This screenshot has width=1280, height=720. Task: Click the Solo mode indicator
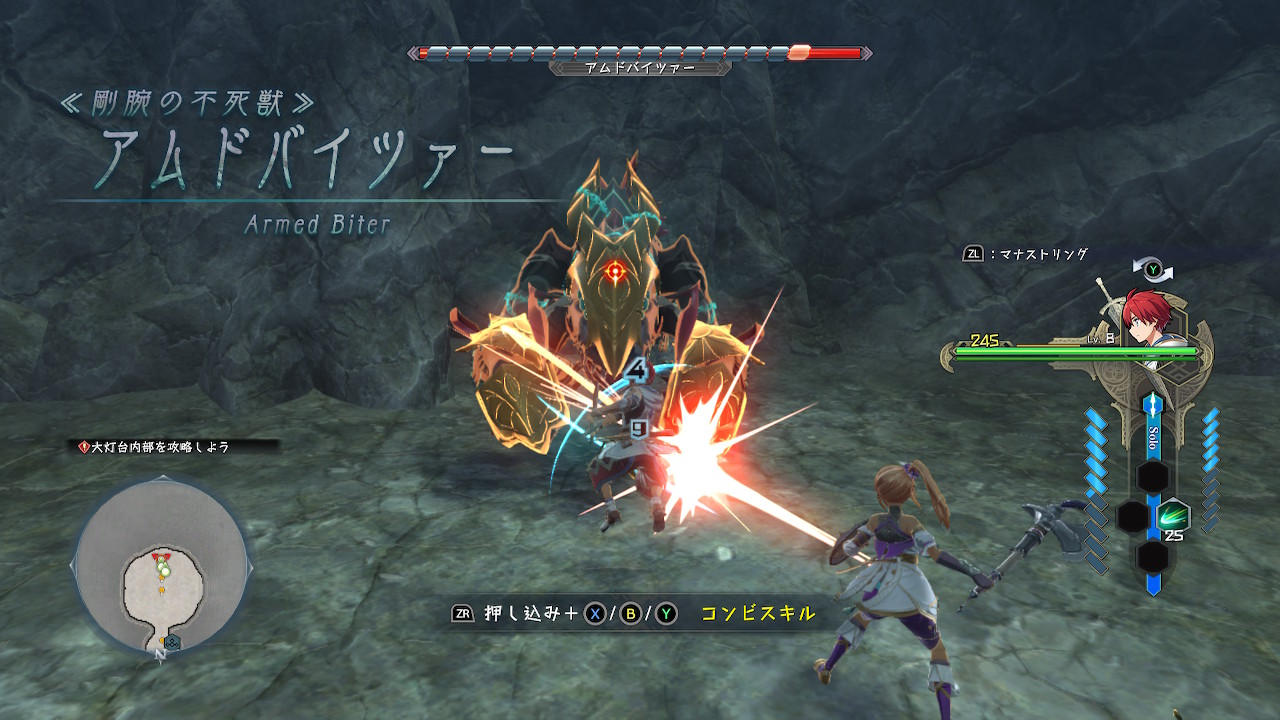click(x=1153, y=437)
